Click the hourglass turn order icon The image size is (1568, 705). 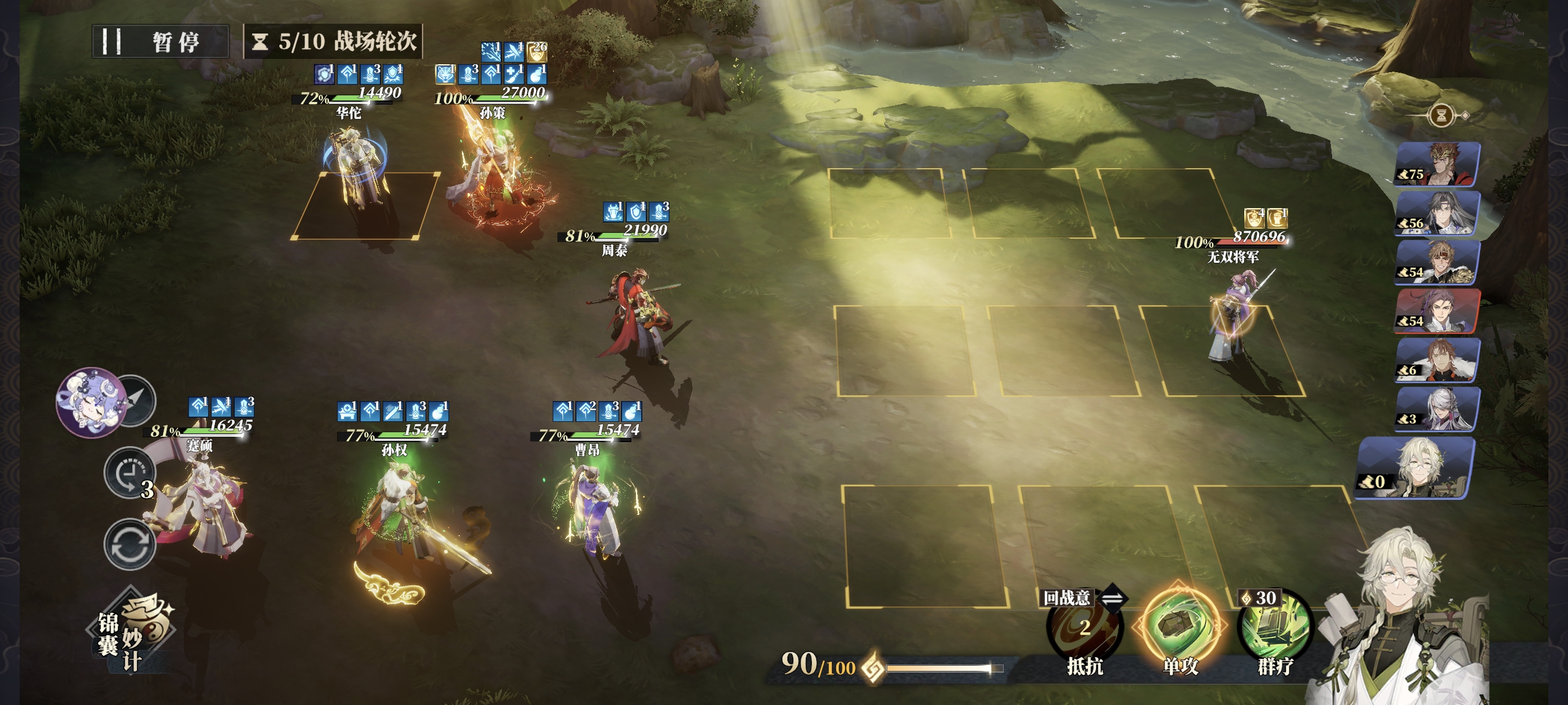1441,115
